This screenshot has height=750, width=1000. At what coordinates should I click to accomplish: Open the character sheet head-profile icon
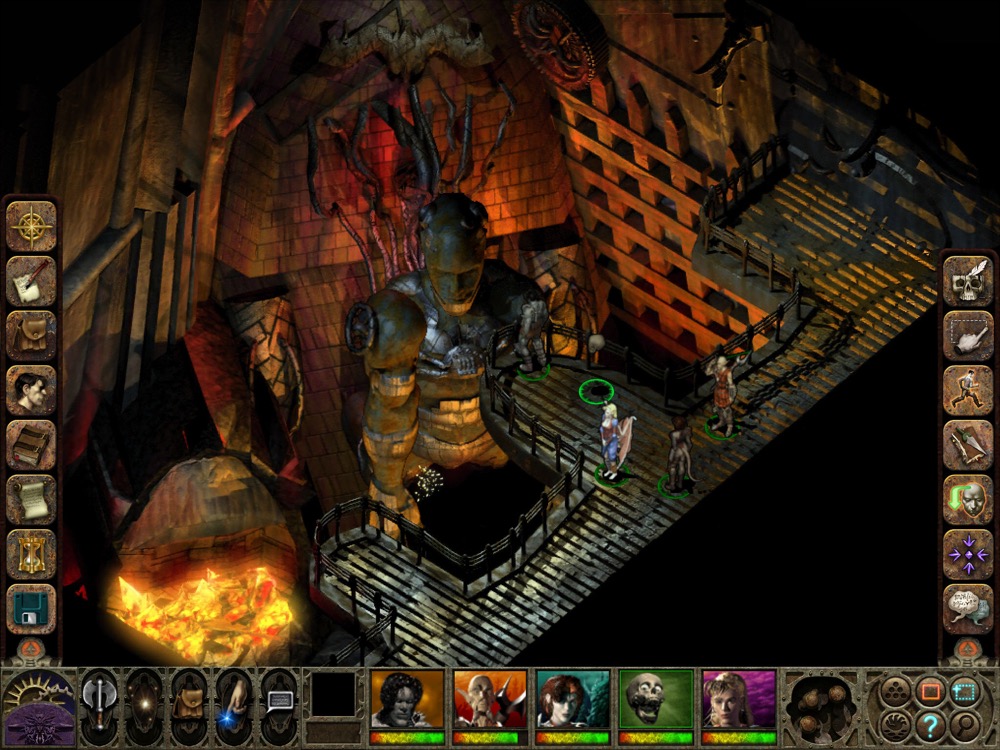[31, 390]
